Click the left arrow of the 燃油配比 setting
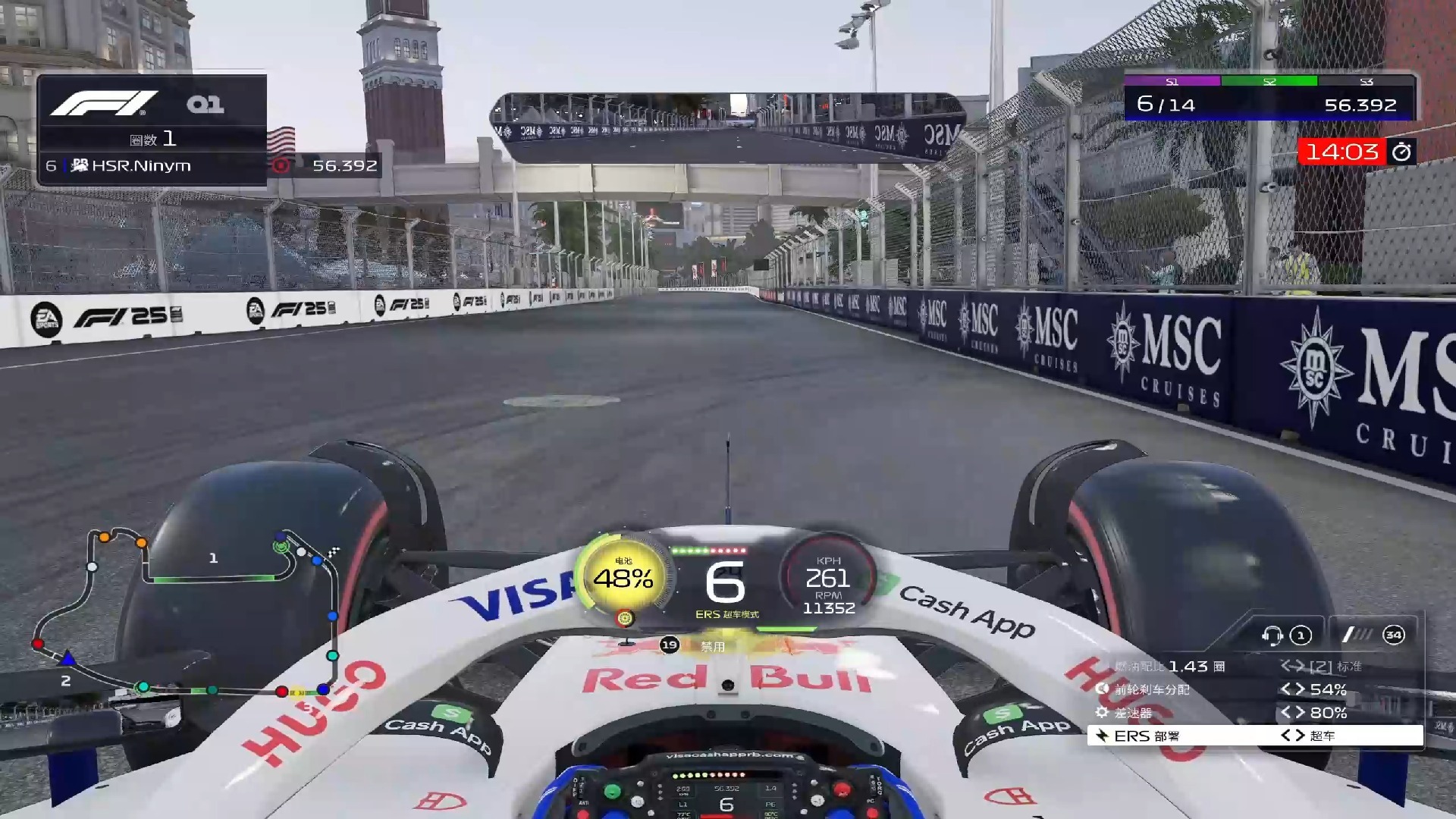This screenshot has width=1456, height=819. click(1284, 666)
